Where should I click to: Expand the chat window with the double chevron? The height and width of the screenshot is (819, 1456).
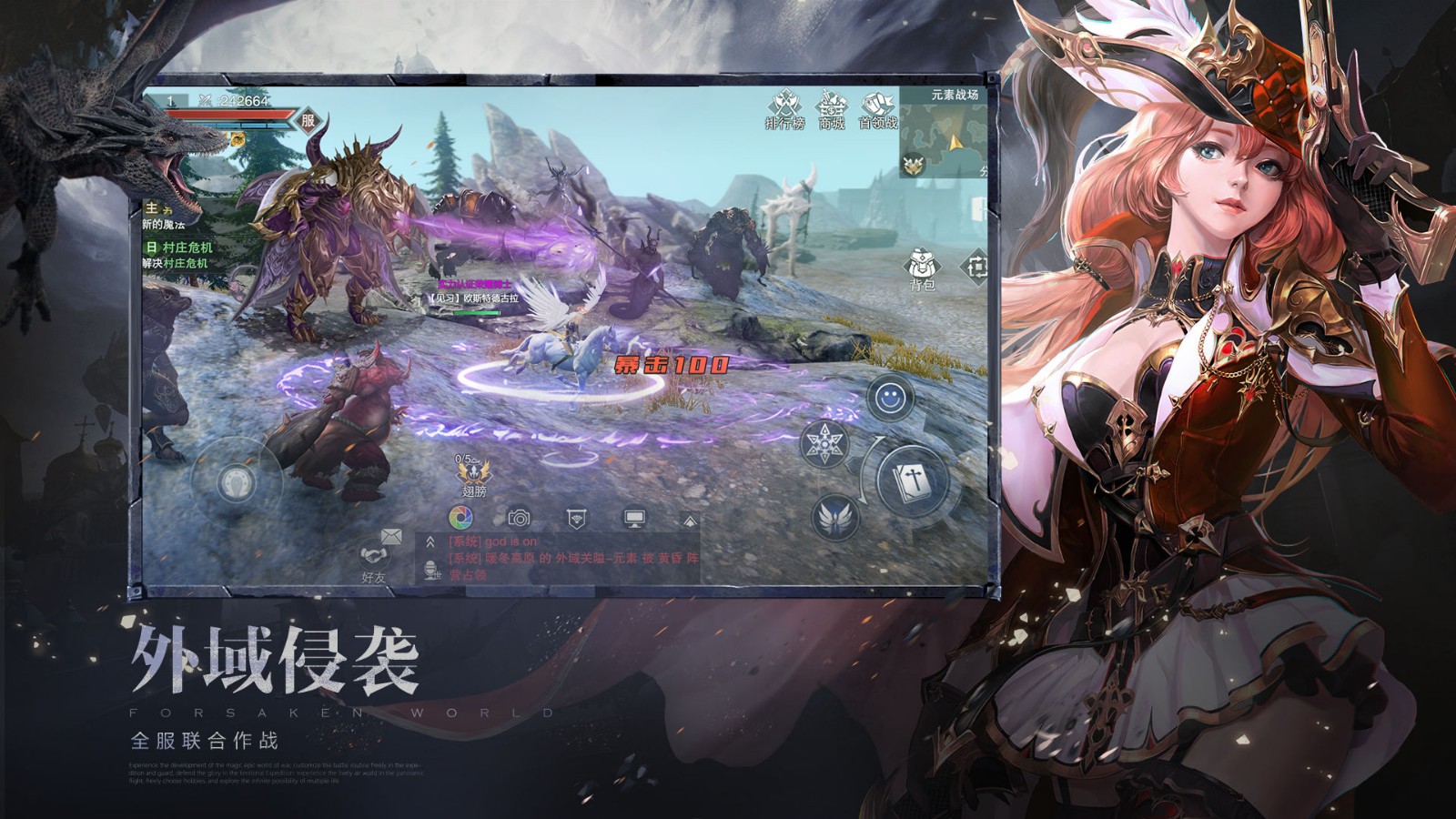(x=430, y=541)
